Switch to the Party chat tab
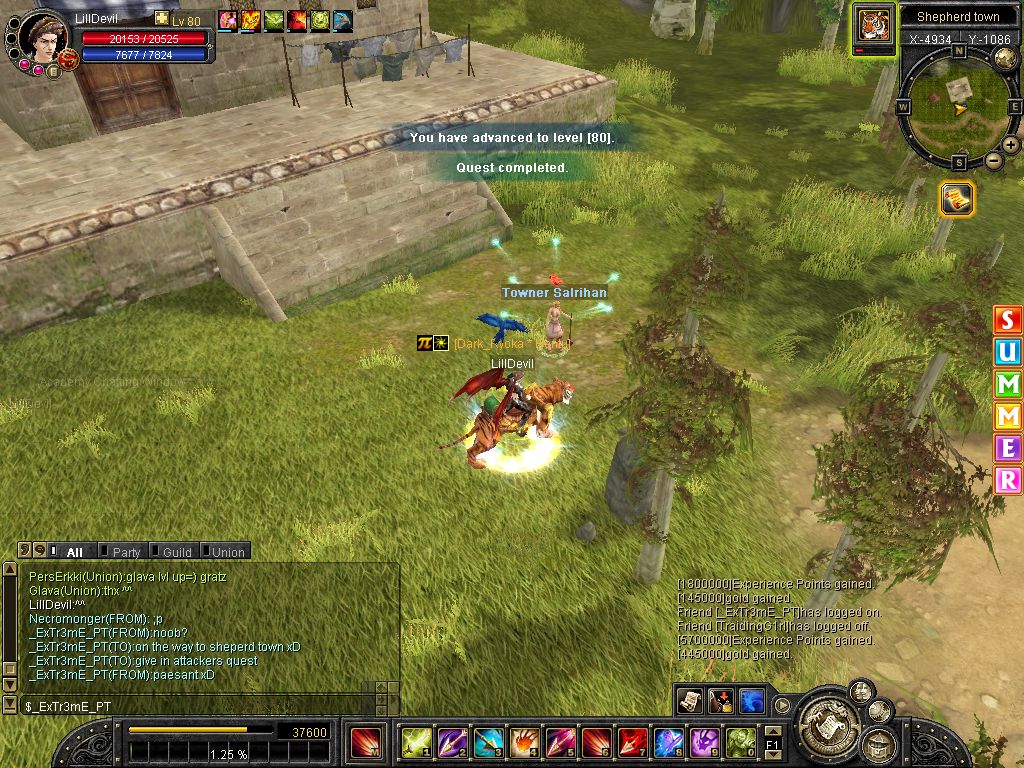 125,551
